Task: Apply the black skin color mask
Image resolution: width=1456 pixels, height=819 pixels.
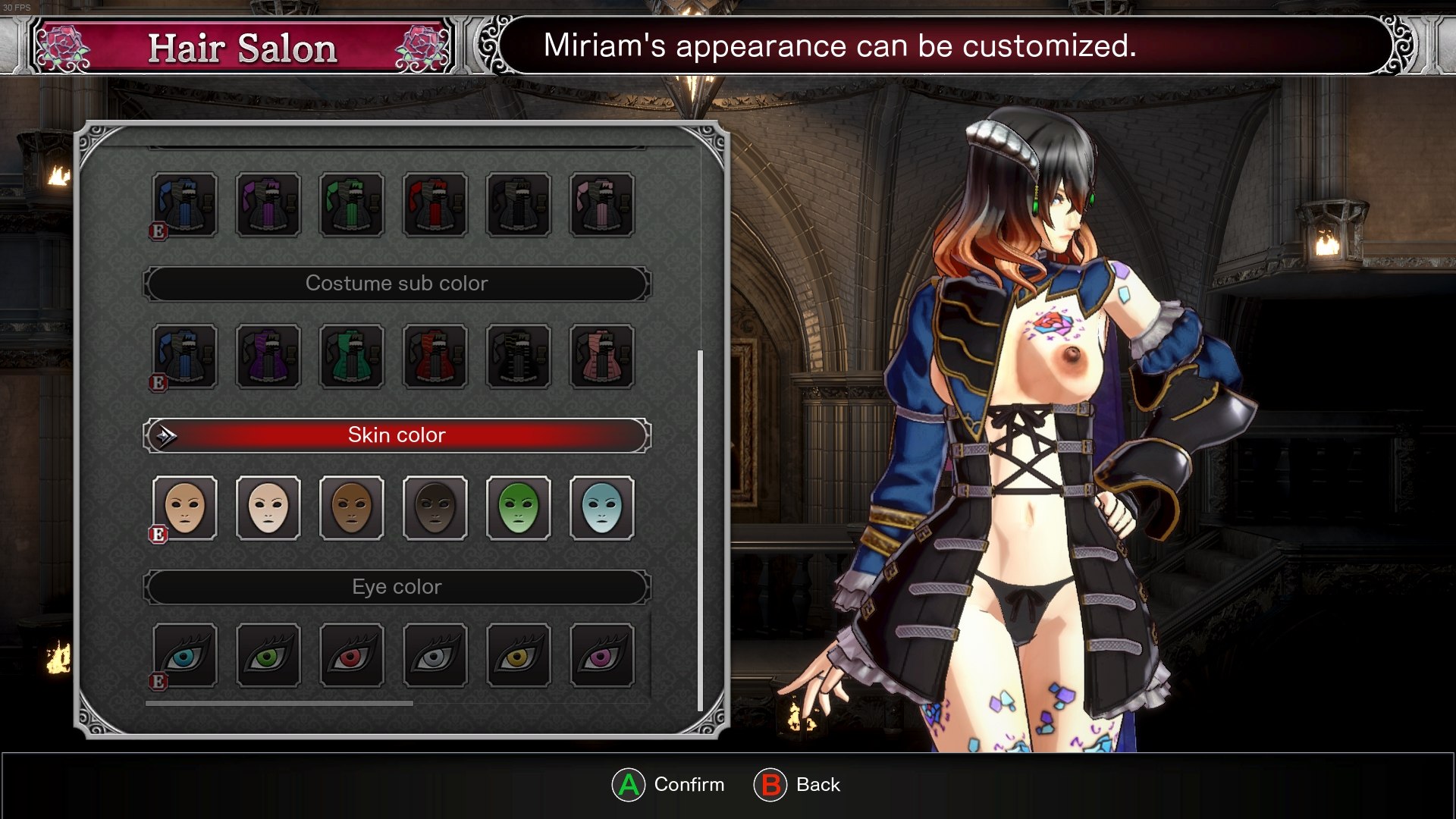Action: [435, 508]
